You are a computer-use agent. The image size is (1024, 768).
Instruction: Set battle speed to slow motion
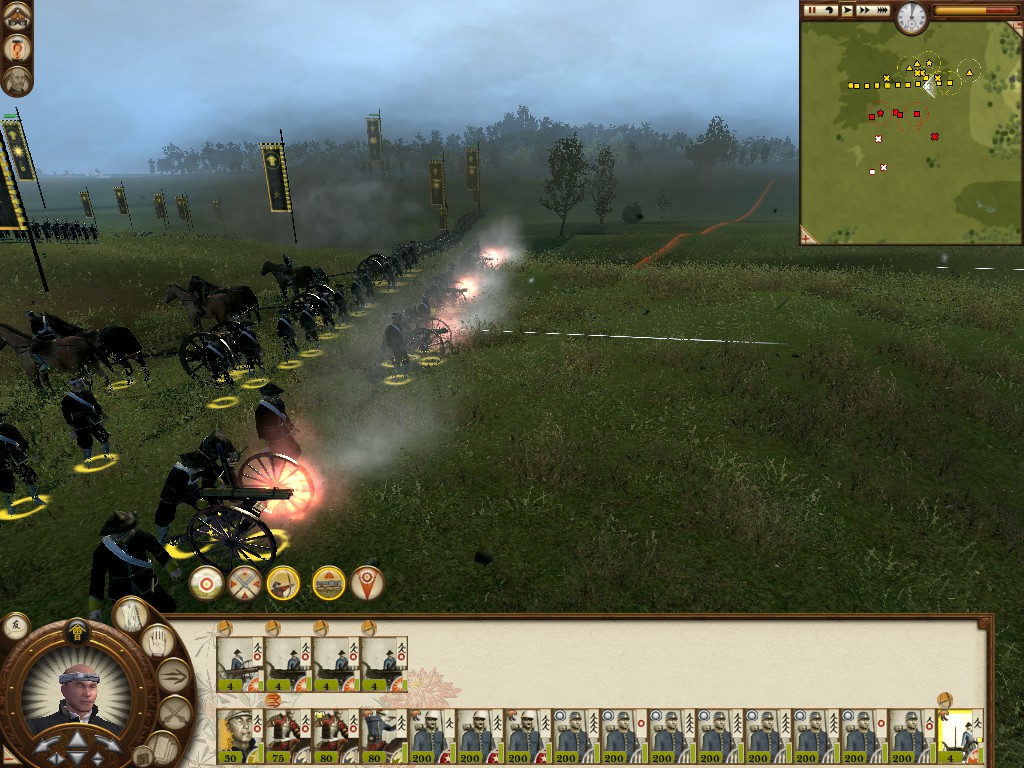[x=829, y=10]
